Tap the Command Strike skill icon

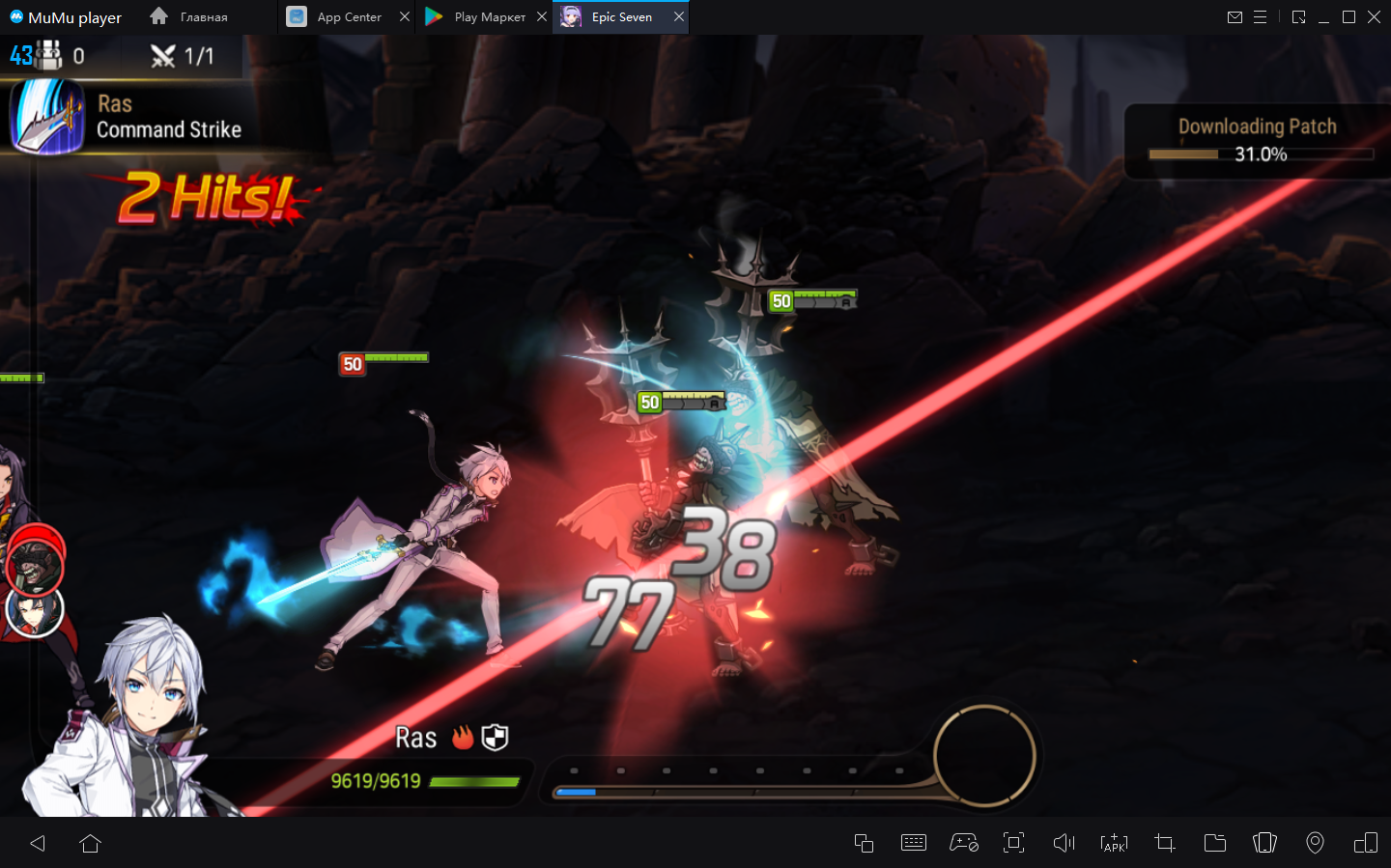pyautogui.click(x=47, y=117)
